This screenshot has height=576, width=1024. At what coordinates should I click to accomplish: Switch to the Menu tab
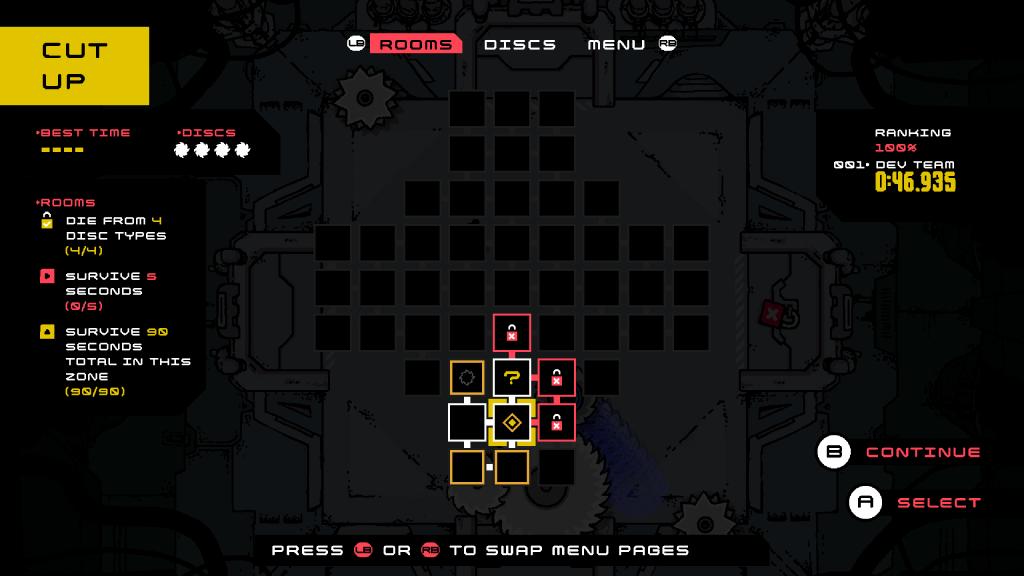pyautogui.click(x=616, y=44)
